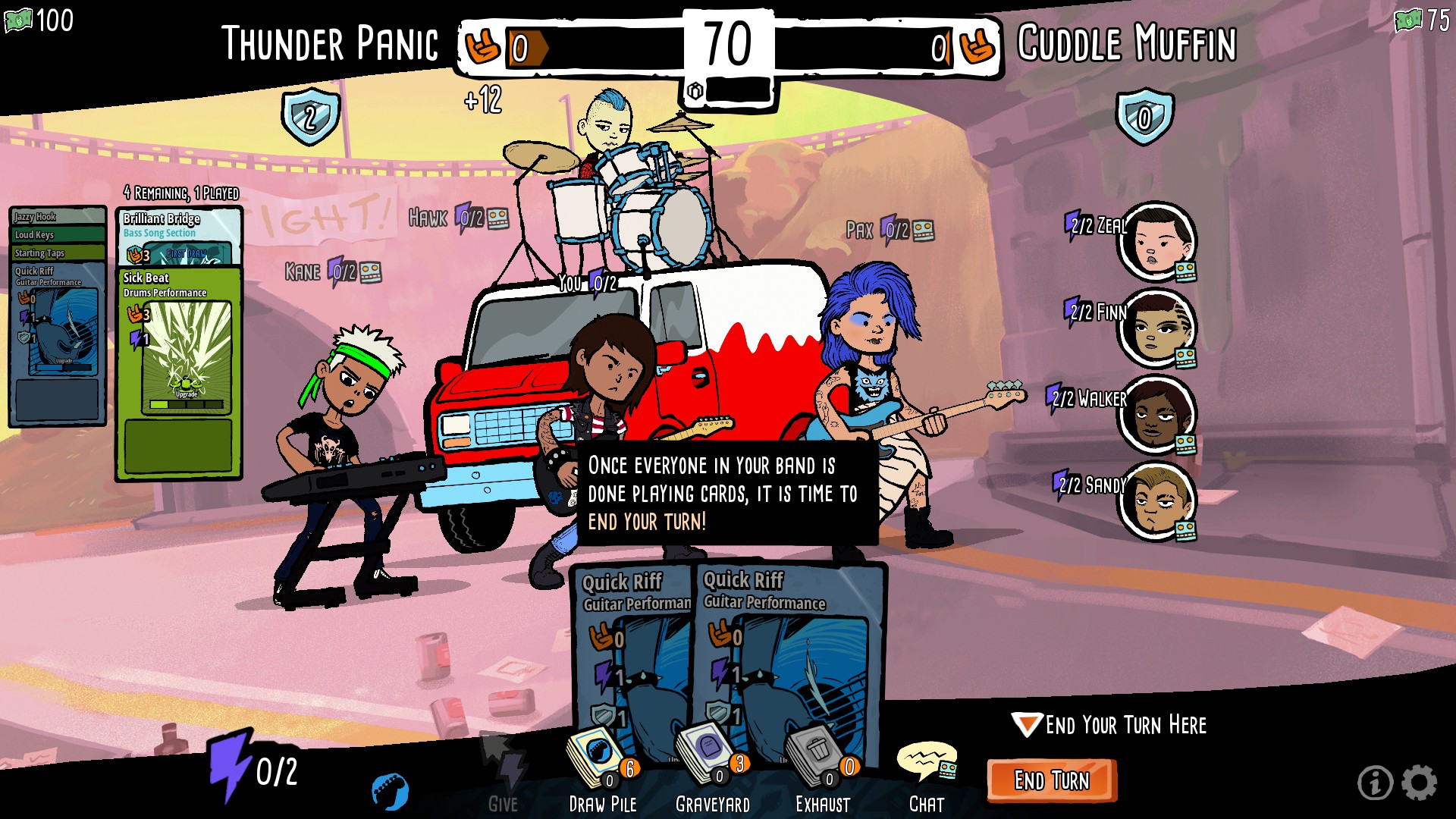Click the blue guitar pick icon
This screenshot has width=1456, height=819.
(391, 791)
